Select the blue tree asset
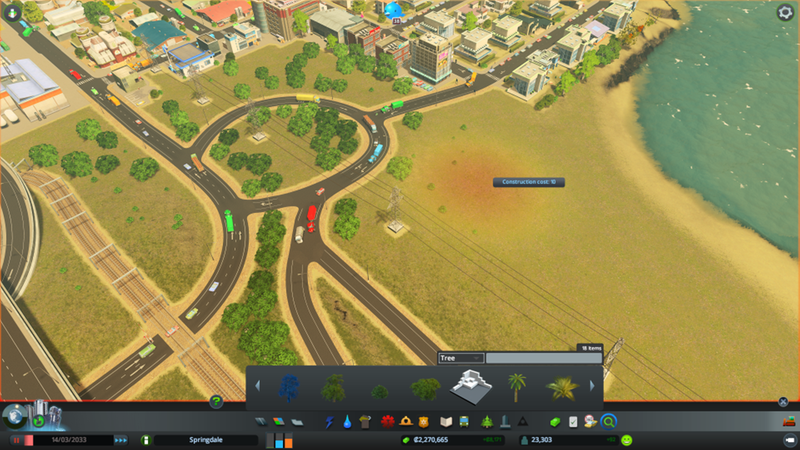 click(289, 386)
